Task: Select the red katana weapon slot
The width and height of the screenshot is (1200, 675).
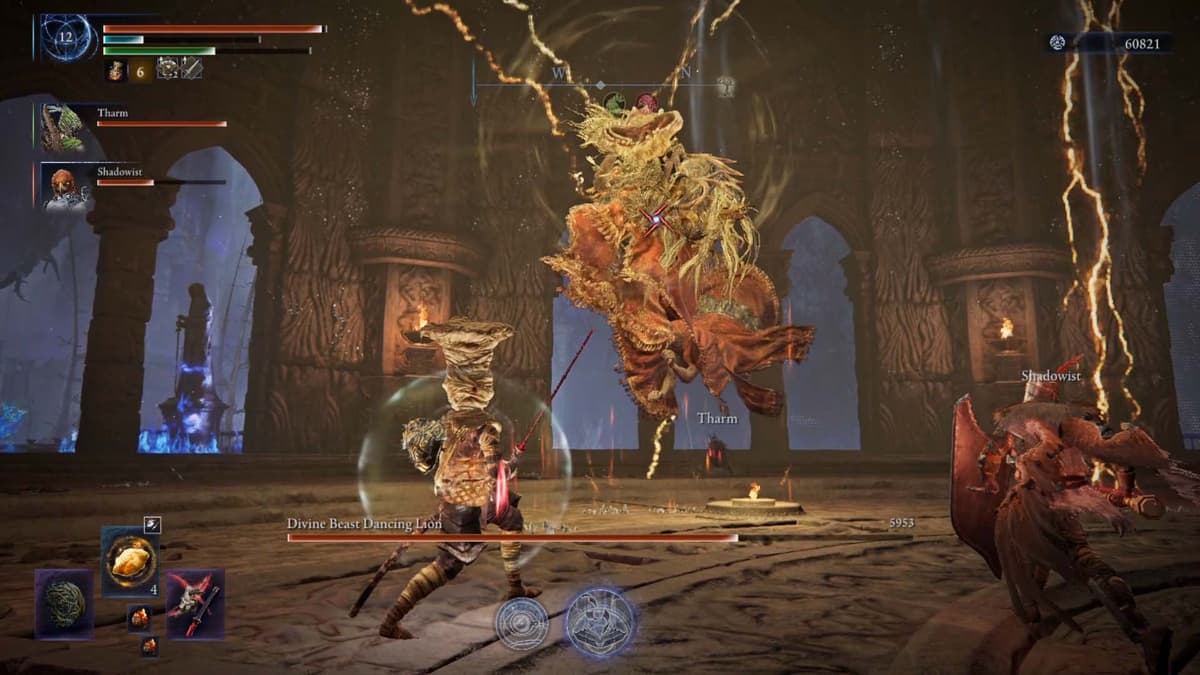Action: click(195, 603)
